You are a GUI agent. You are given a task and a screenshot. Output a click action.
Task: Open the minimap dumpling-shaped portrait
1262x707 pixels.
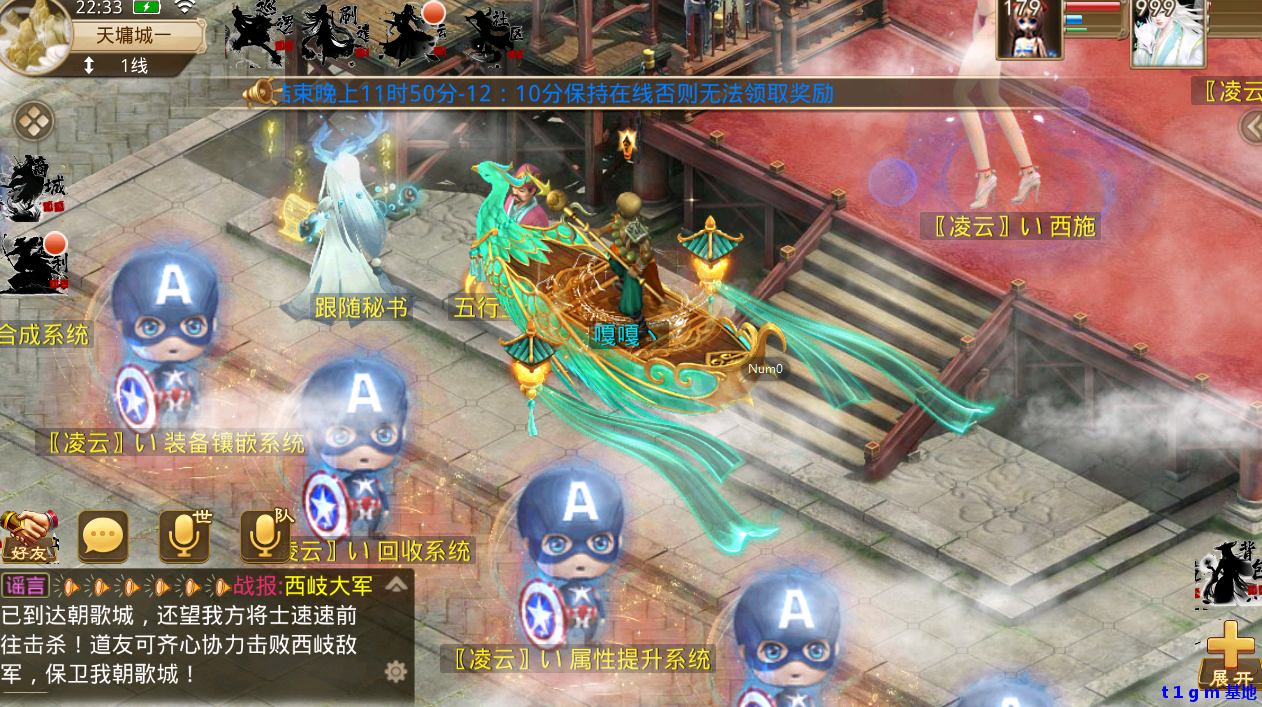(34, 36)
